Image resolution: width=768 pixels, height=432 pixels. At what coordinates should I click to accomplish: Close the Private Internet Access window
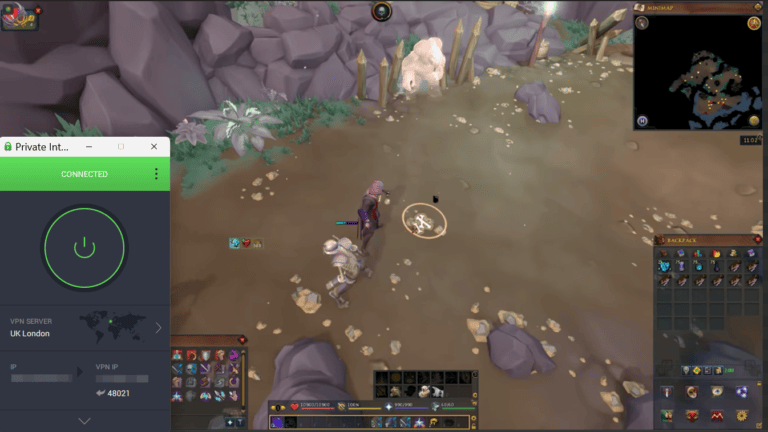coord(154,147)
